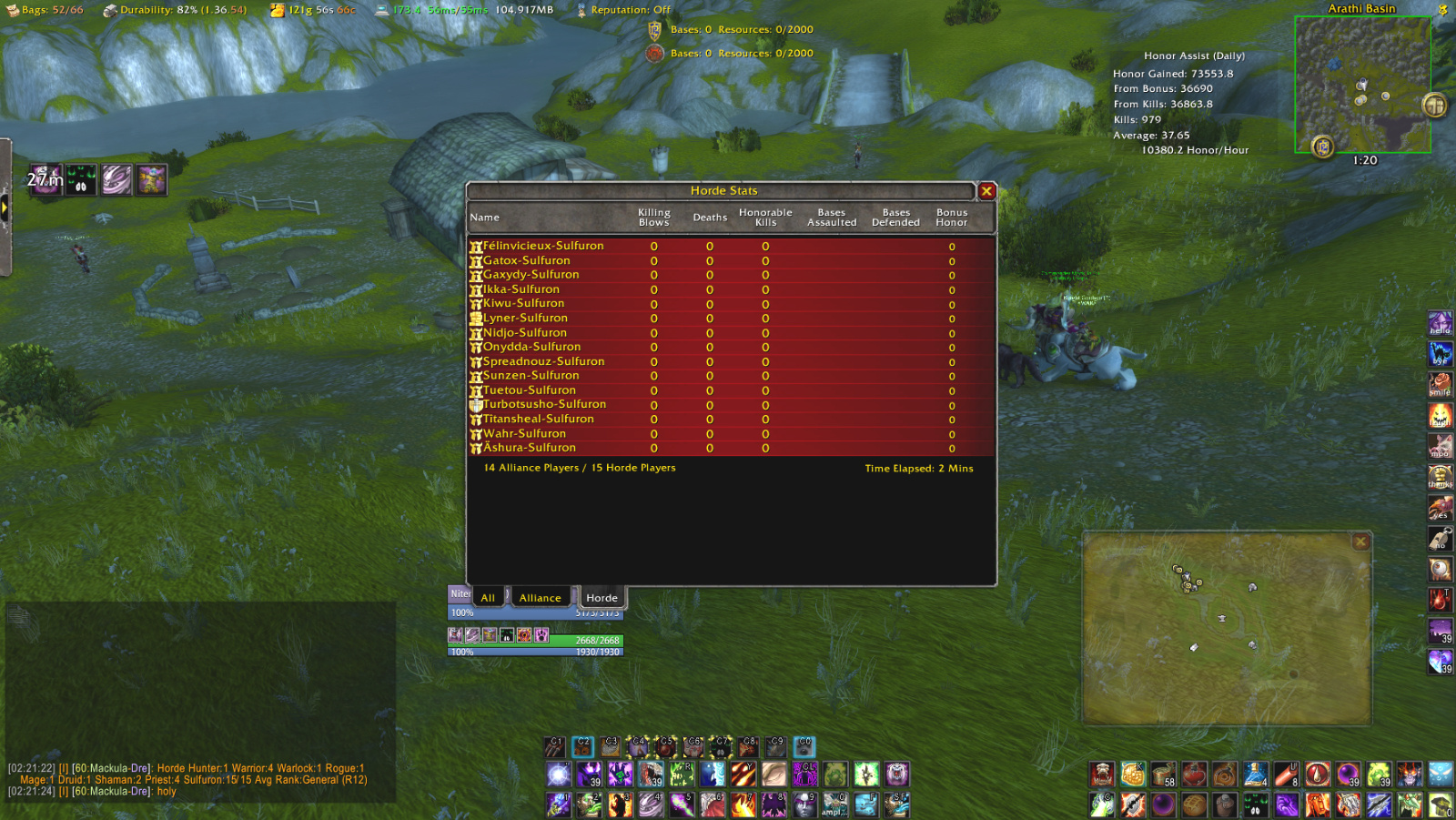
Task: Click the latency monitor icon on the info bar
Action: point(382,10)
